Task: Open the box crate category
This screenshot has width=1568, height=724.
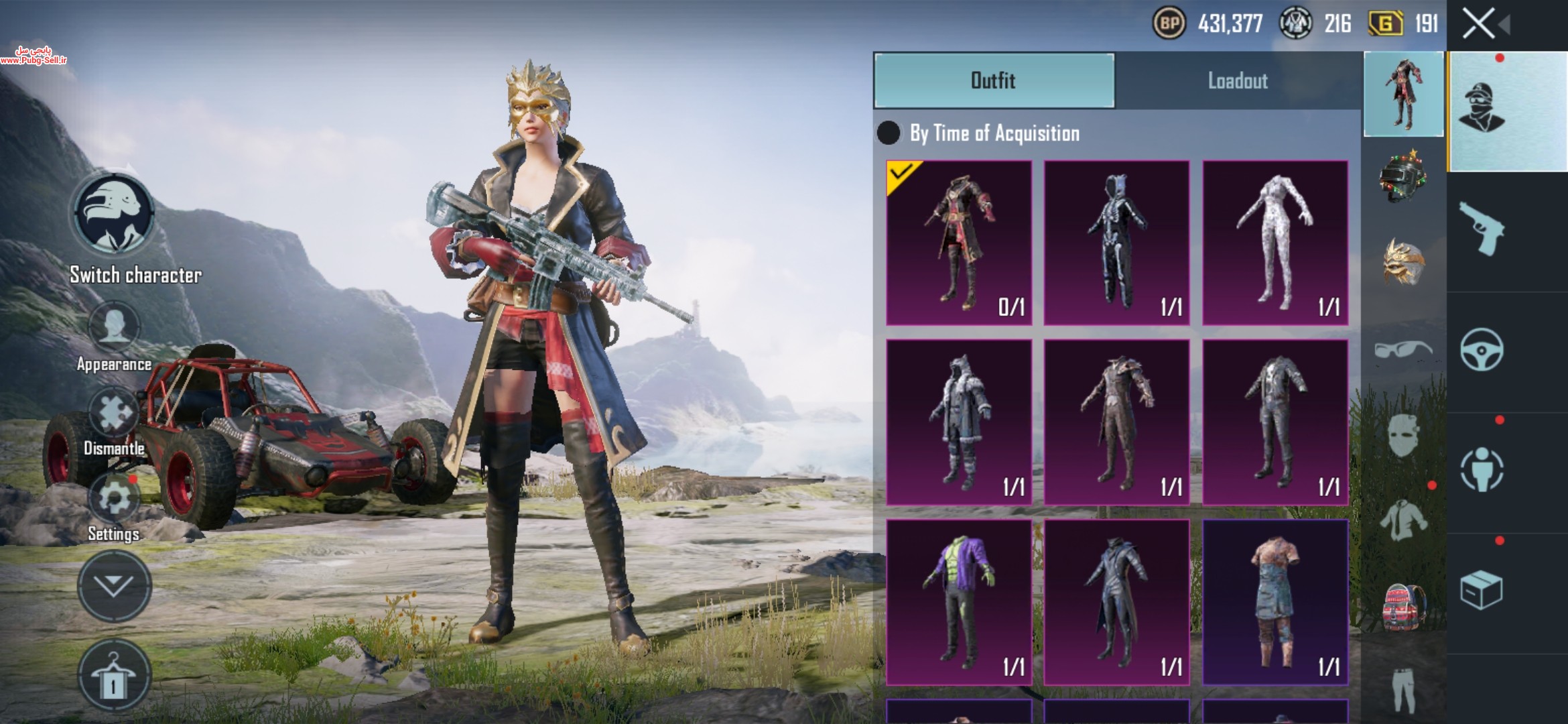Action: (x=1482, y=590)
